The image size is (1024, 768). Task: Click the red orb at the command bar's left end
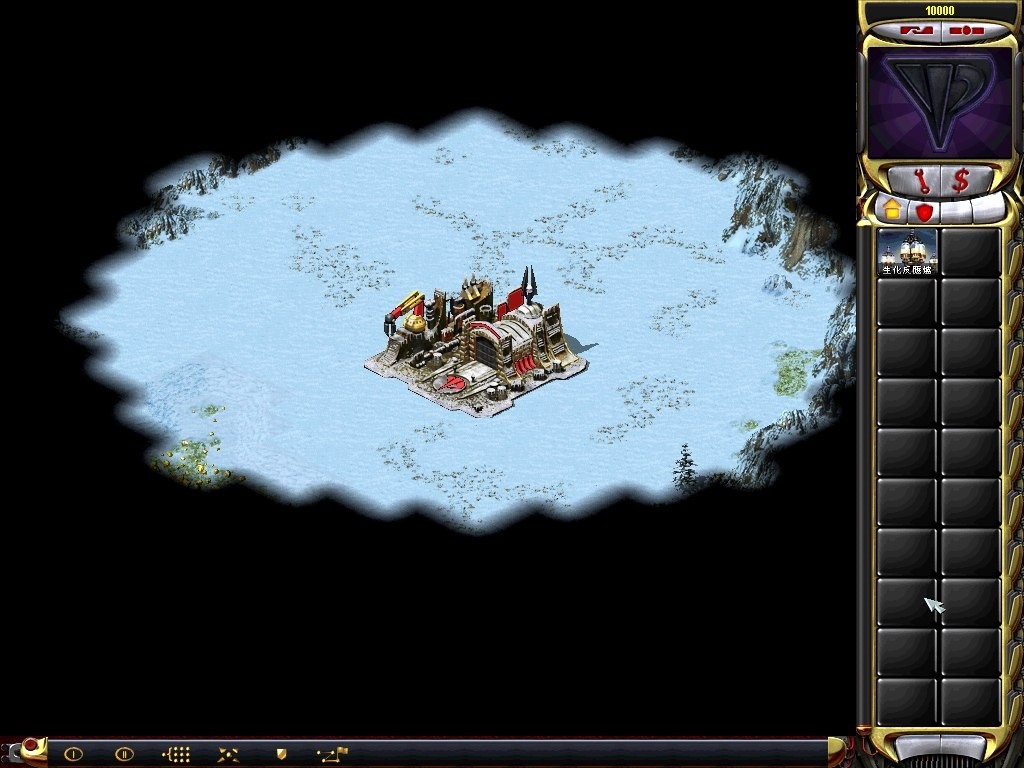pos(29,746)
